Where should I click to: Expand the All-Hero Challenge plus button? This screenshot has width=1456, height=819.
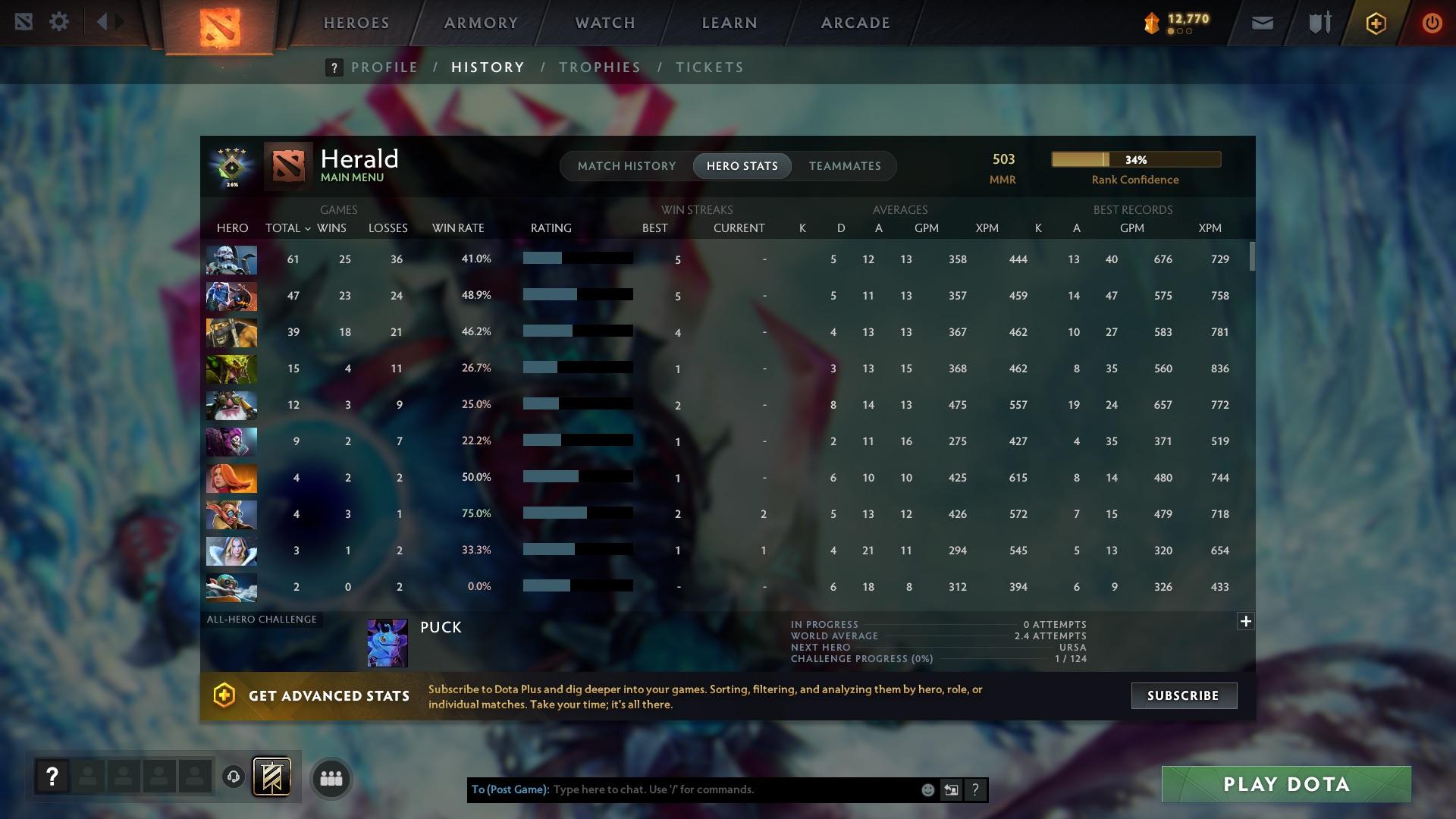pos(1246,621)
